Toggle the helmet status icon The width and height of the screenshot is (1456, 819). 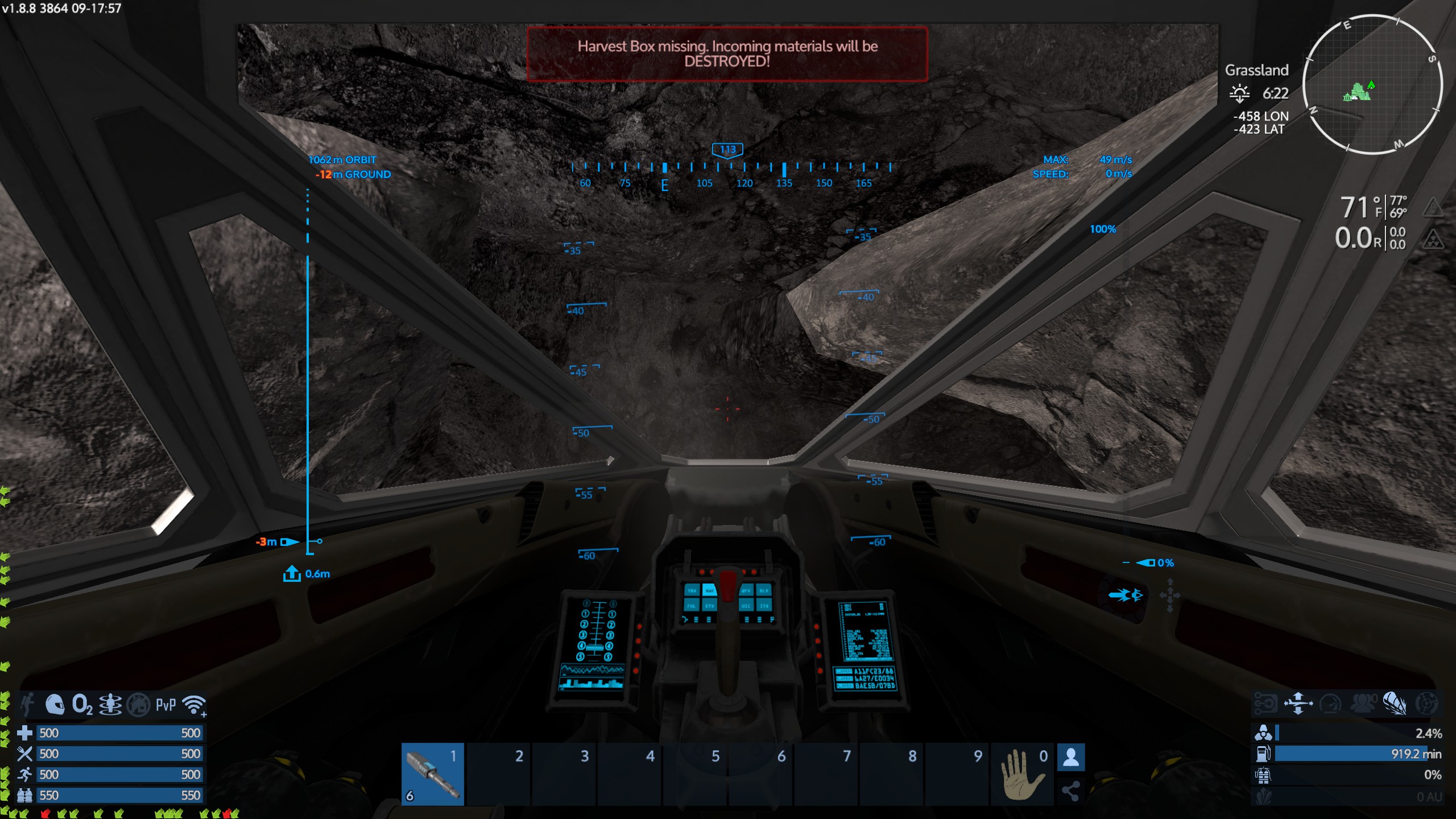(x=55, y=705)
